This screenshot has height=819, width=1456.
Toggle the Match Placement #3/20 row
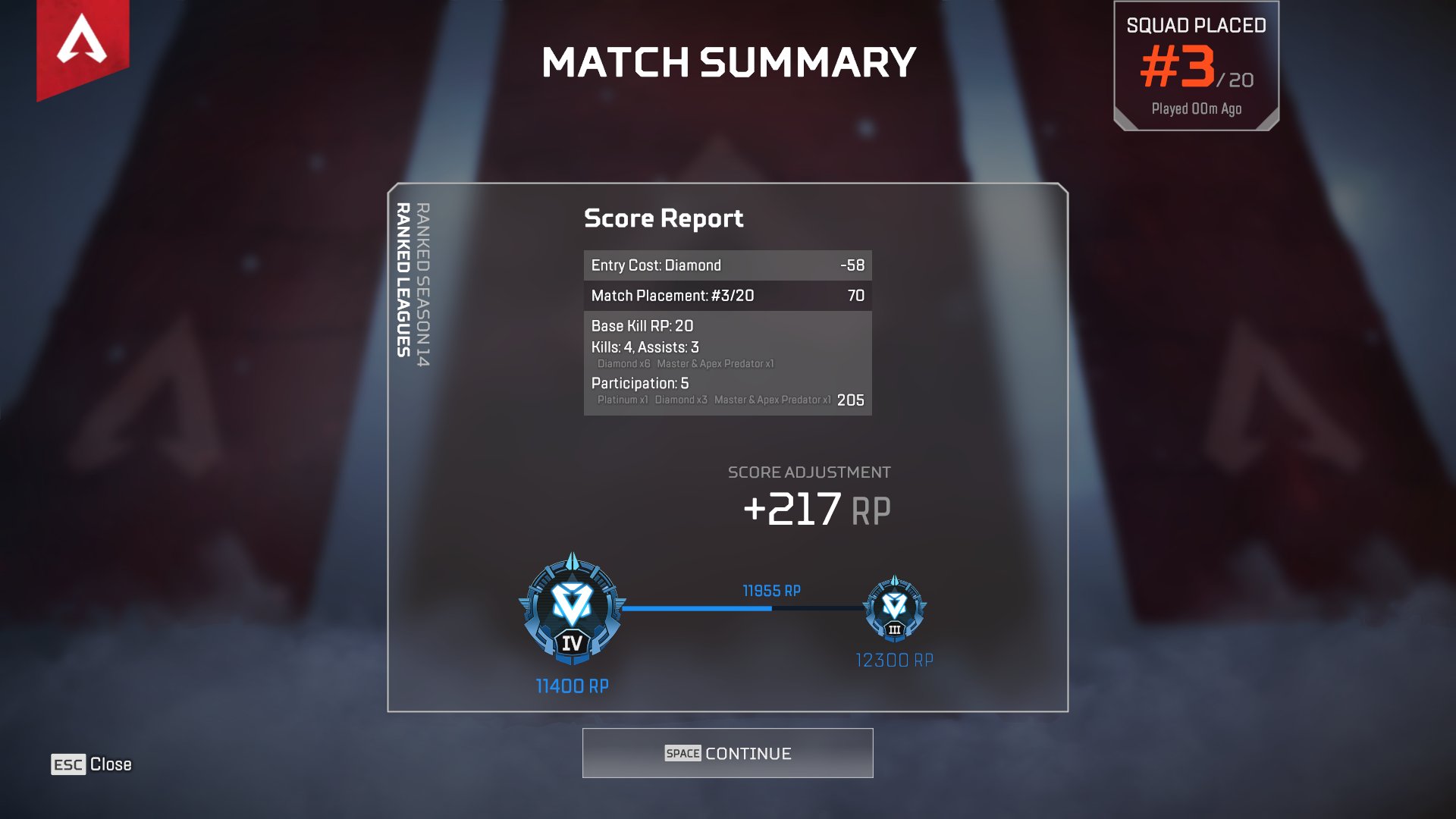point(726,296)
